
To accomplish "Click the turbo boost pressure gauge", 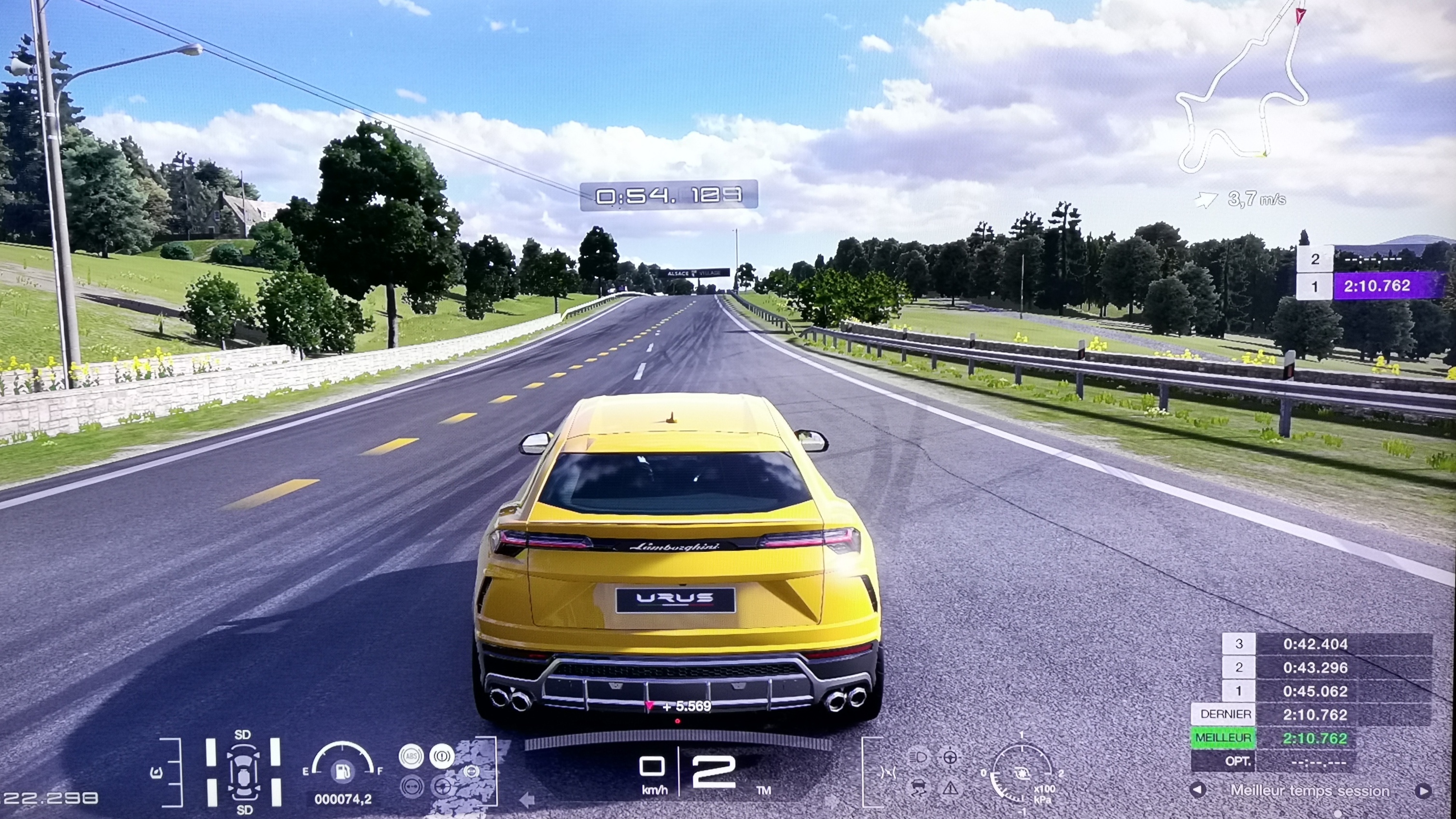I will [1022, 773].
